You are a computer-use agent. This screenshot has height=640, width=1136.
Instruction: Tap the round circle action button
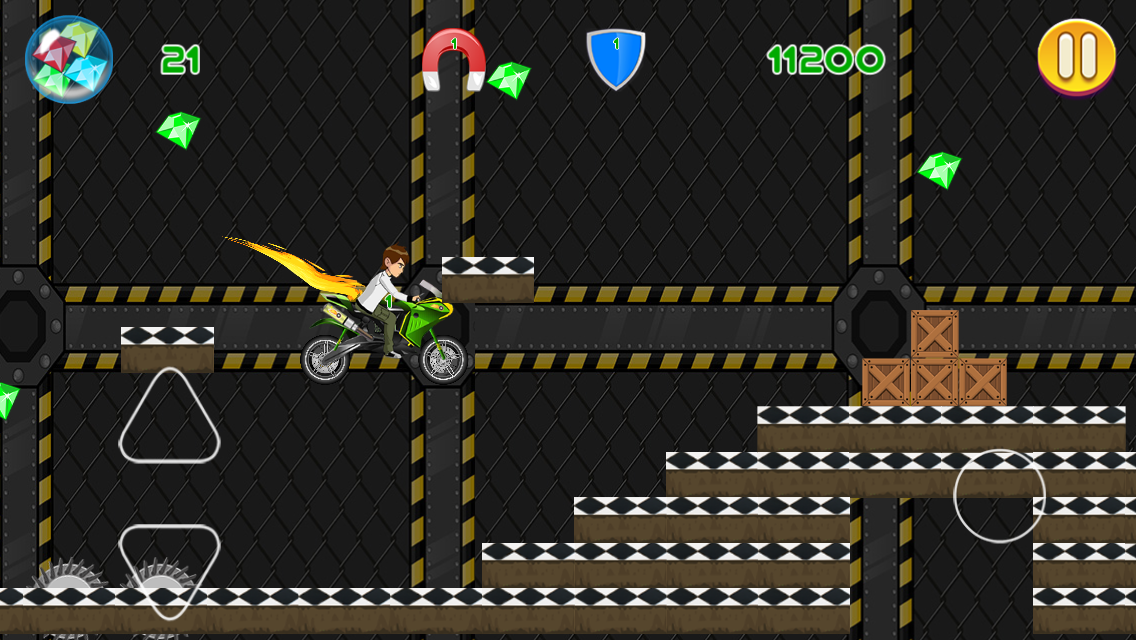[999, 496]
